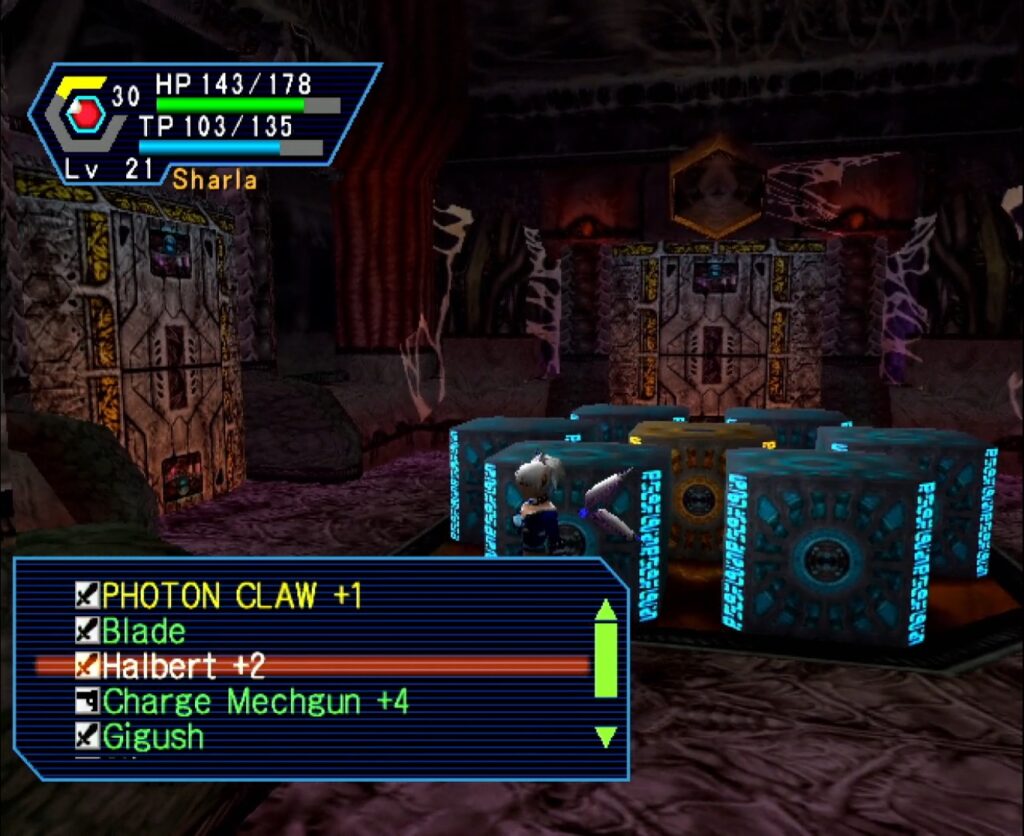
Task: Click the green scrollbar thumb
Action: point(605,660)
